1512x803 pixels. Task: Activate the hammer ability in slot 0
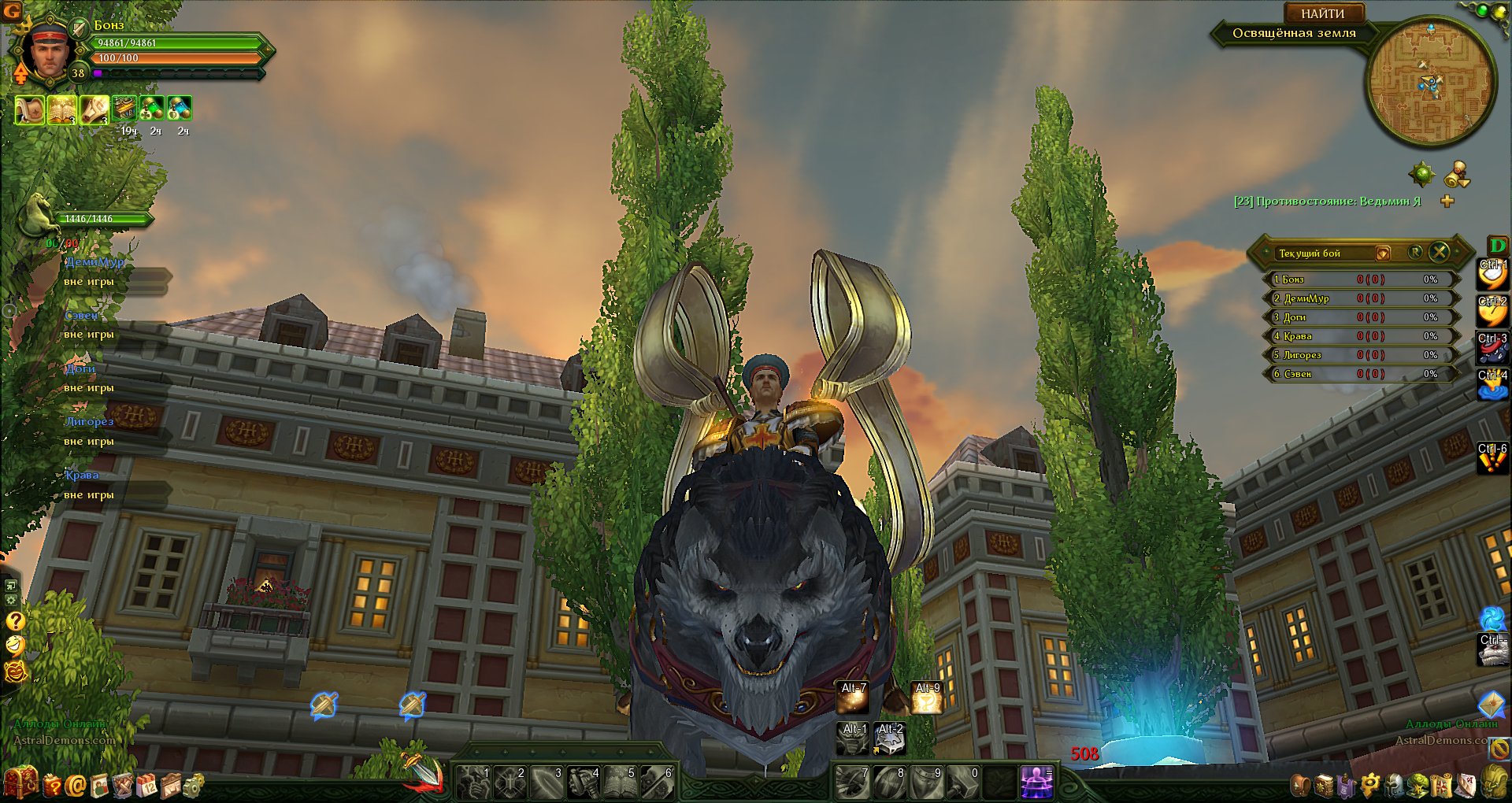click(965, 782)
